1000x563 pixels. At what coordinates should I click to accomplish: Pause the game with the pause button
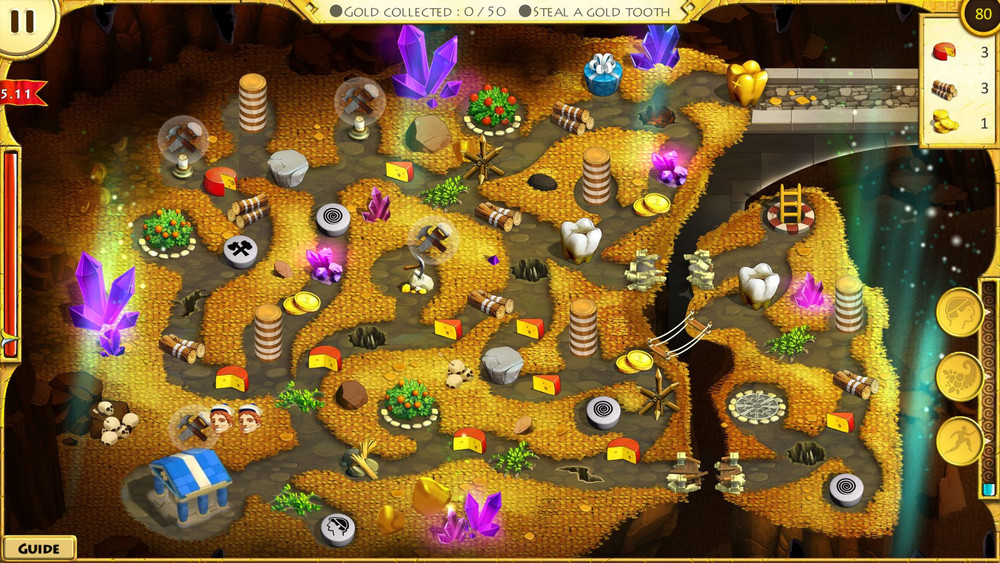point(22,22)
